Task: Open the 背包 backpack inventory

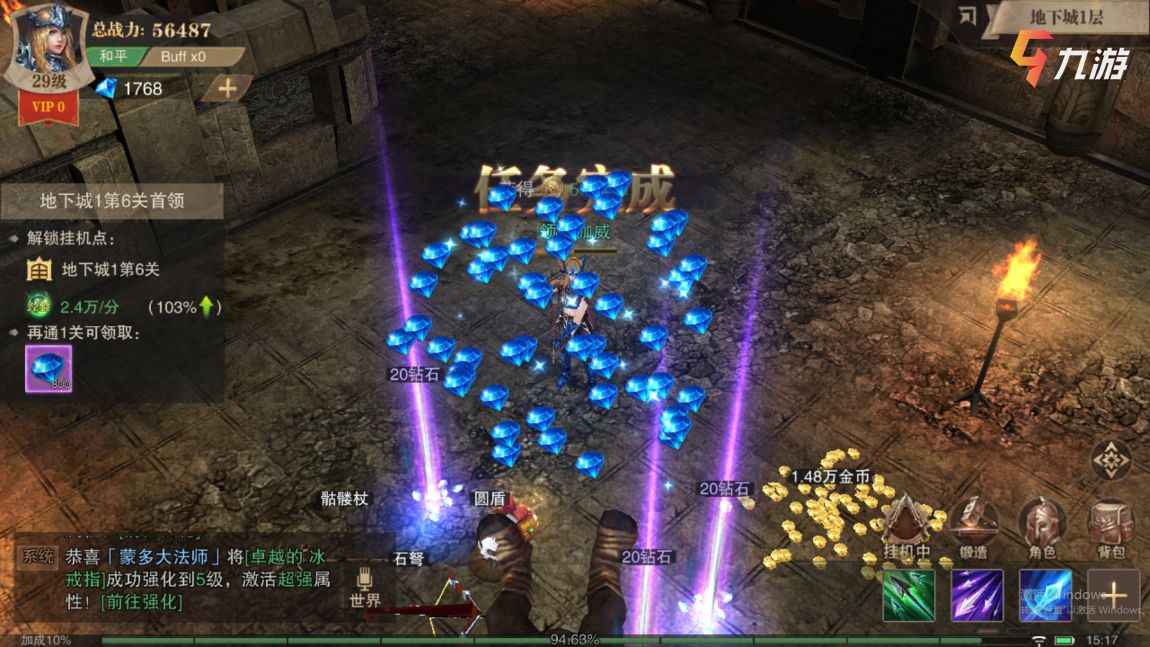Action: tap(1109, 528)
